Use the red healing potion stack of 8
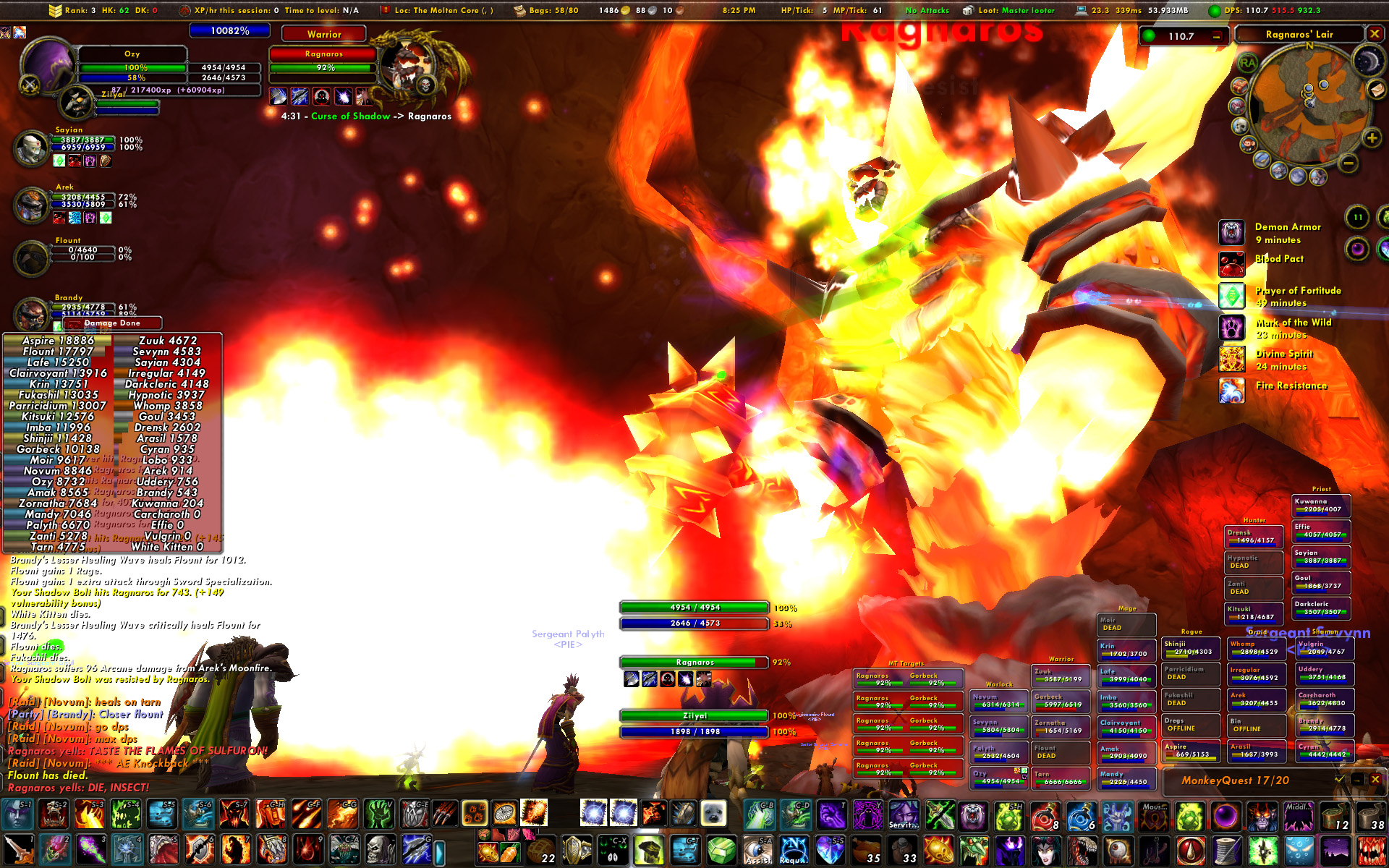 (x=1045, y=816)
